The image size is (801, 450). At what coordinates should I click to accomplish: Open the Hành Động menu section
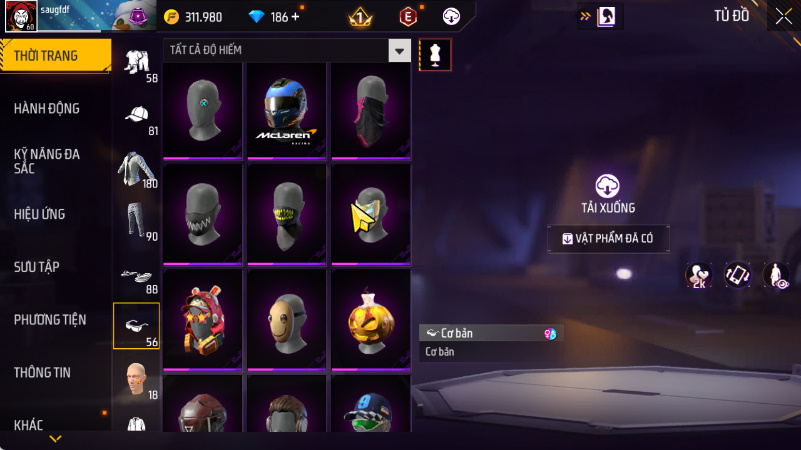(x=47, y=108)
